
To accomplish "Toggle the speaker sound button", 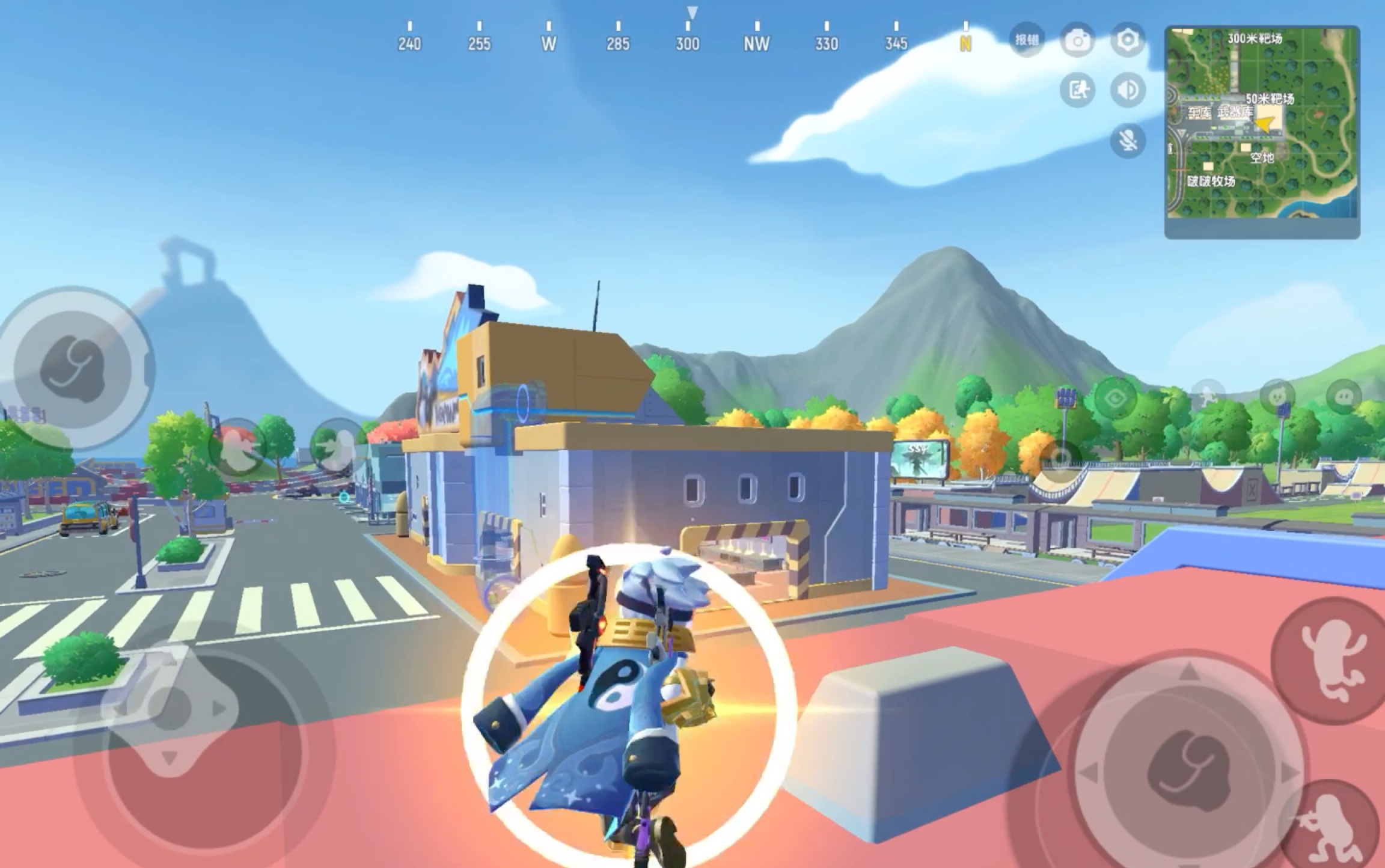I will pyautogui.click(x=1128, y=90).
